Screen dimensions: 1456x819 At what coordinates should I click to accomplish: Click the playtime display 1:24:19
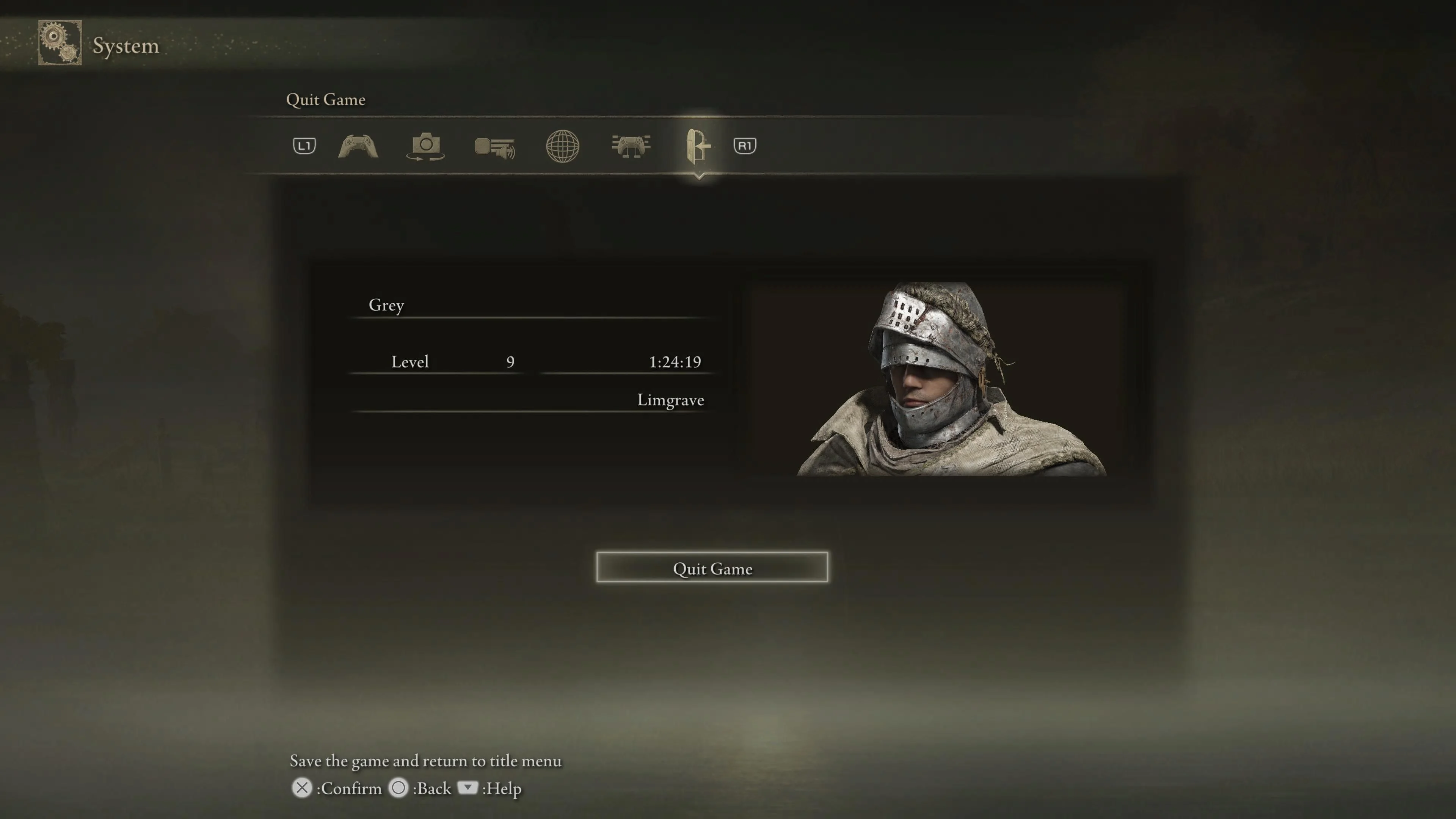click(675, 362)
